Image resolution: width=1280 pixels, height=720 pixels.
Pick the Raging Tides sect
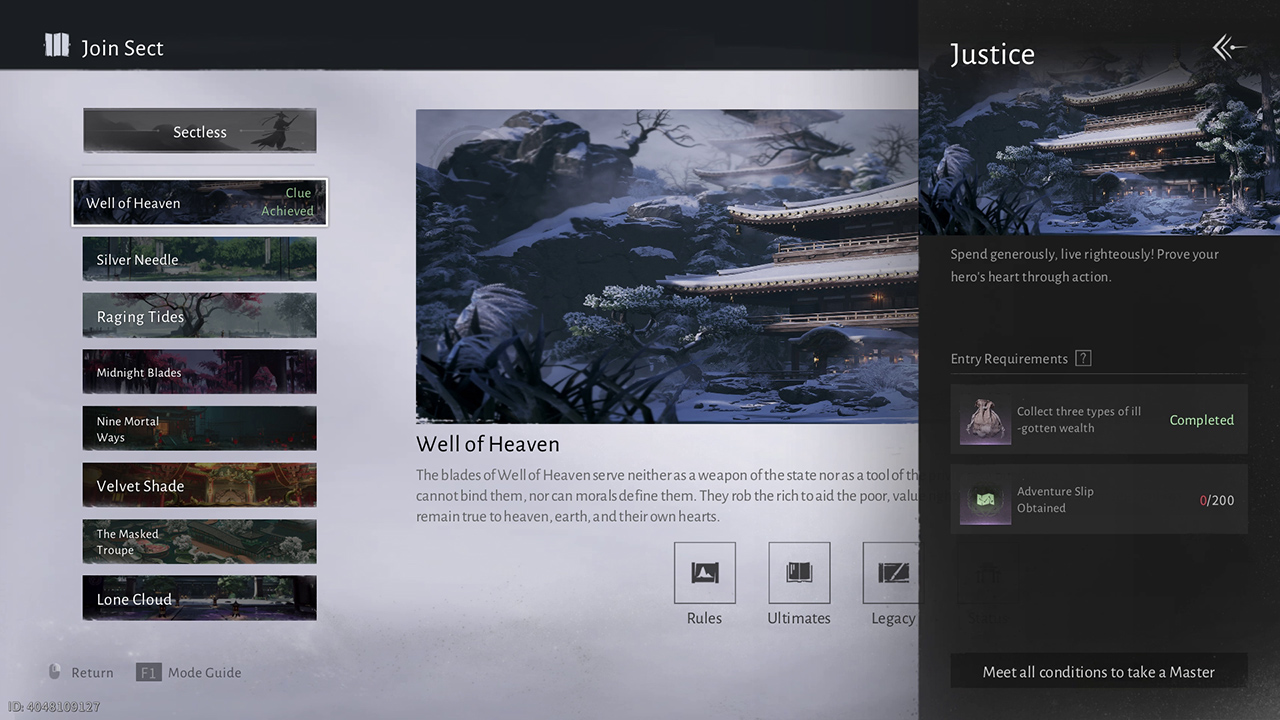tap(199, 316)
